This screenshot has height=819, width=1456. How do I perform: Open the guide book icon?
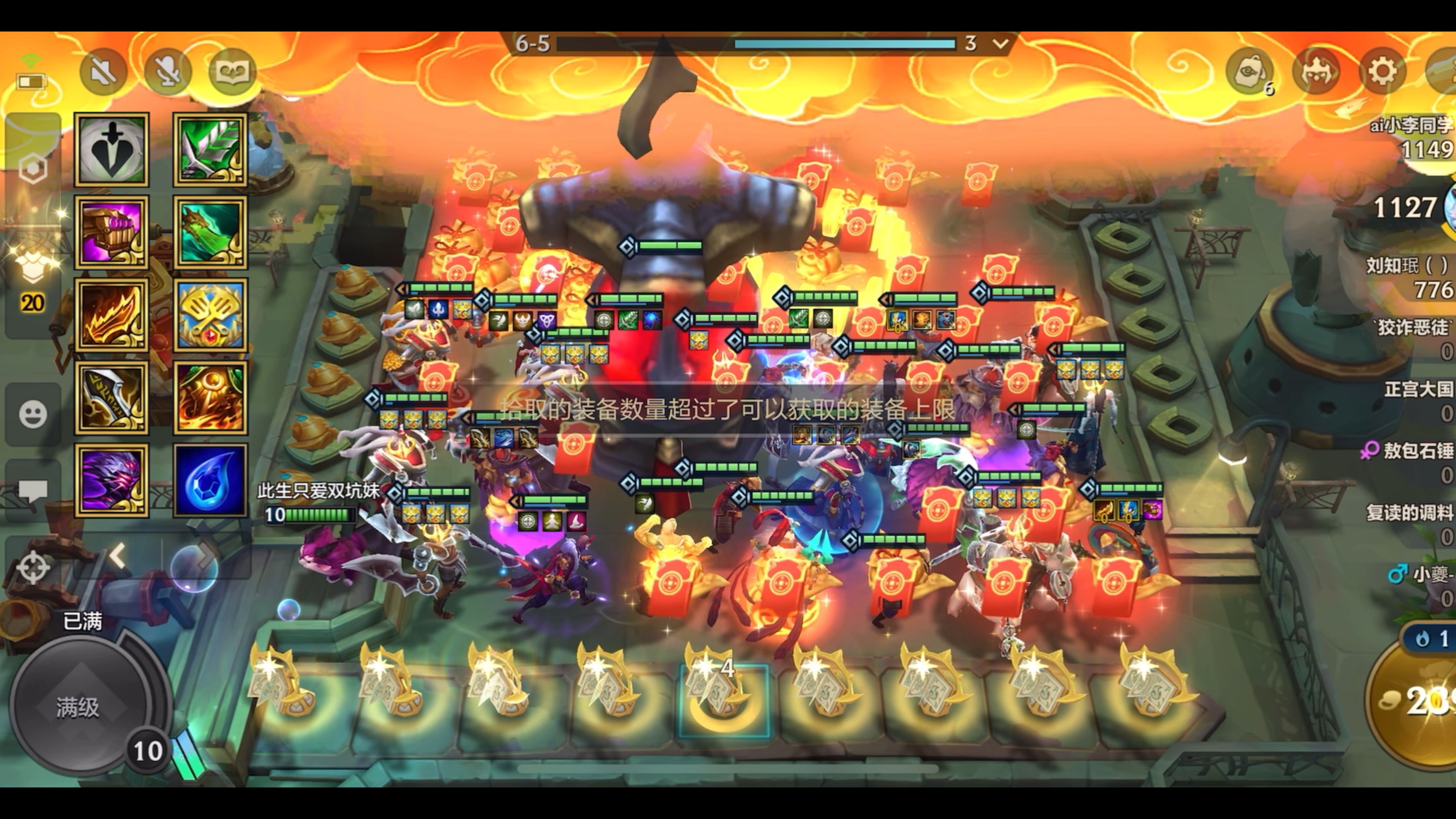pyautogui.click(x=232, y=72)
